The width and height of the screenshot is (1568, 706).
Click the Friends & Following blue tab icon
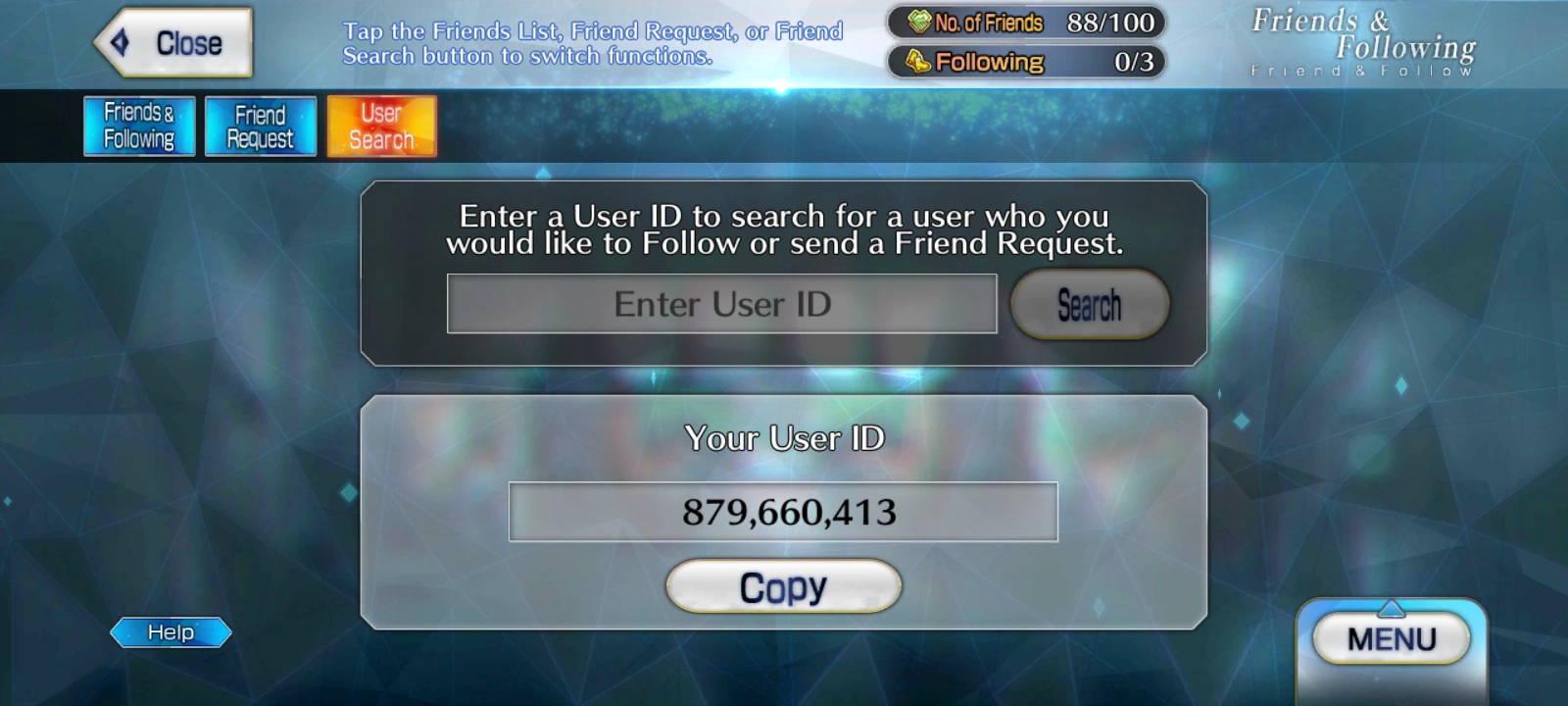point(138,126)
